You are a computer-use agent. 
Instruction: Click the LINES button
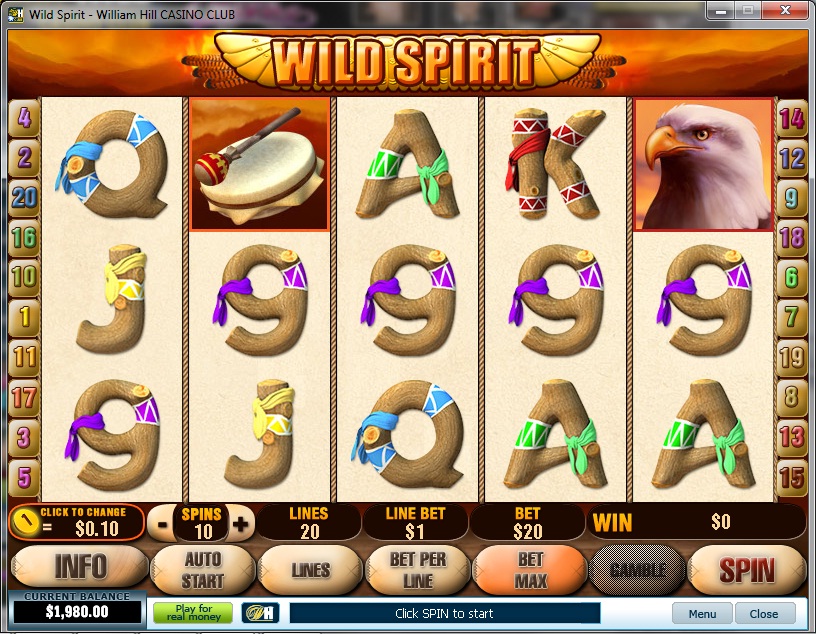(x=310, y=570)
